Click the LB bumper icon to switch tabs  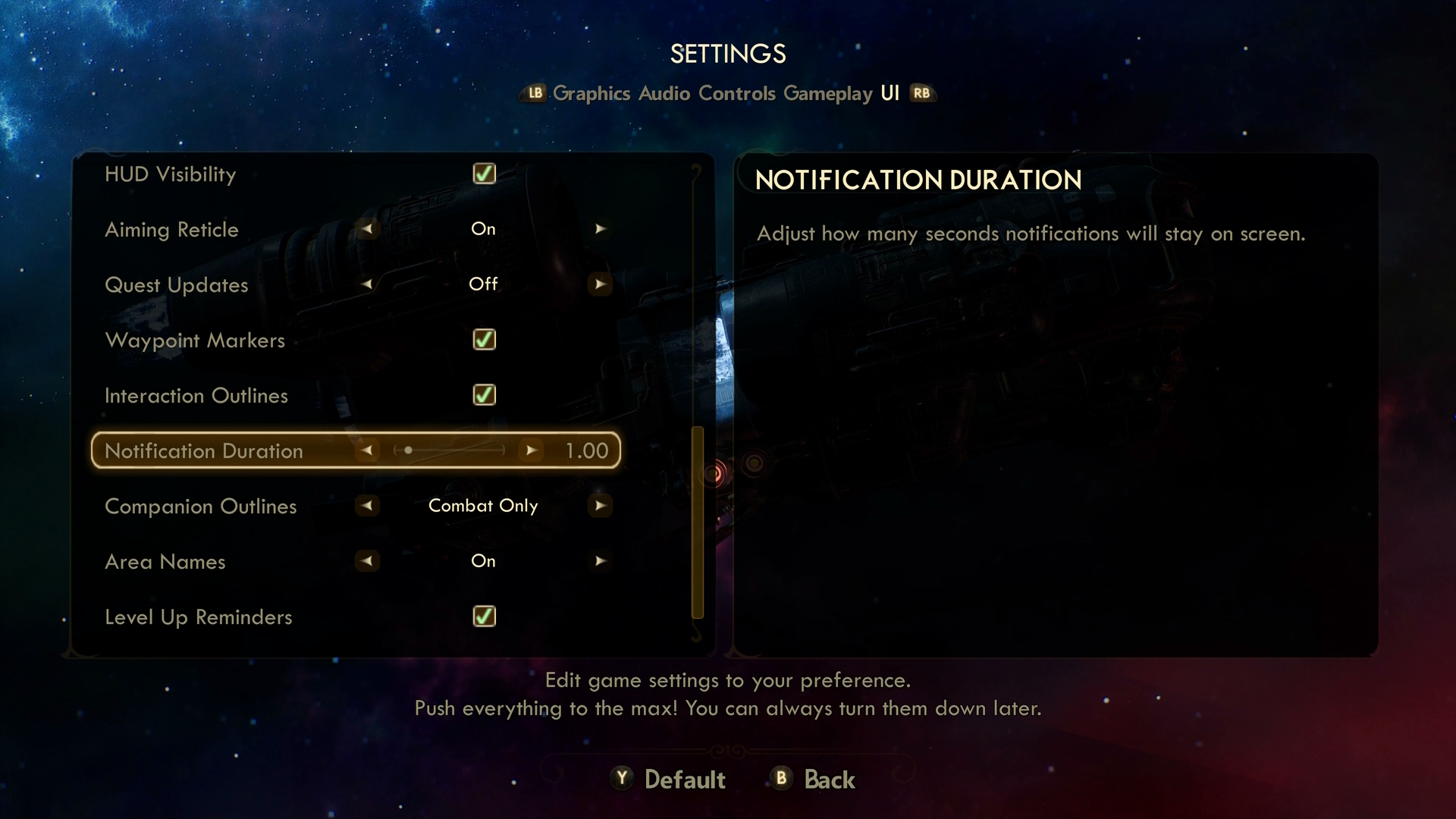[535, 93]
